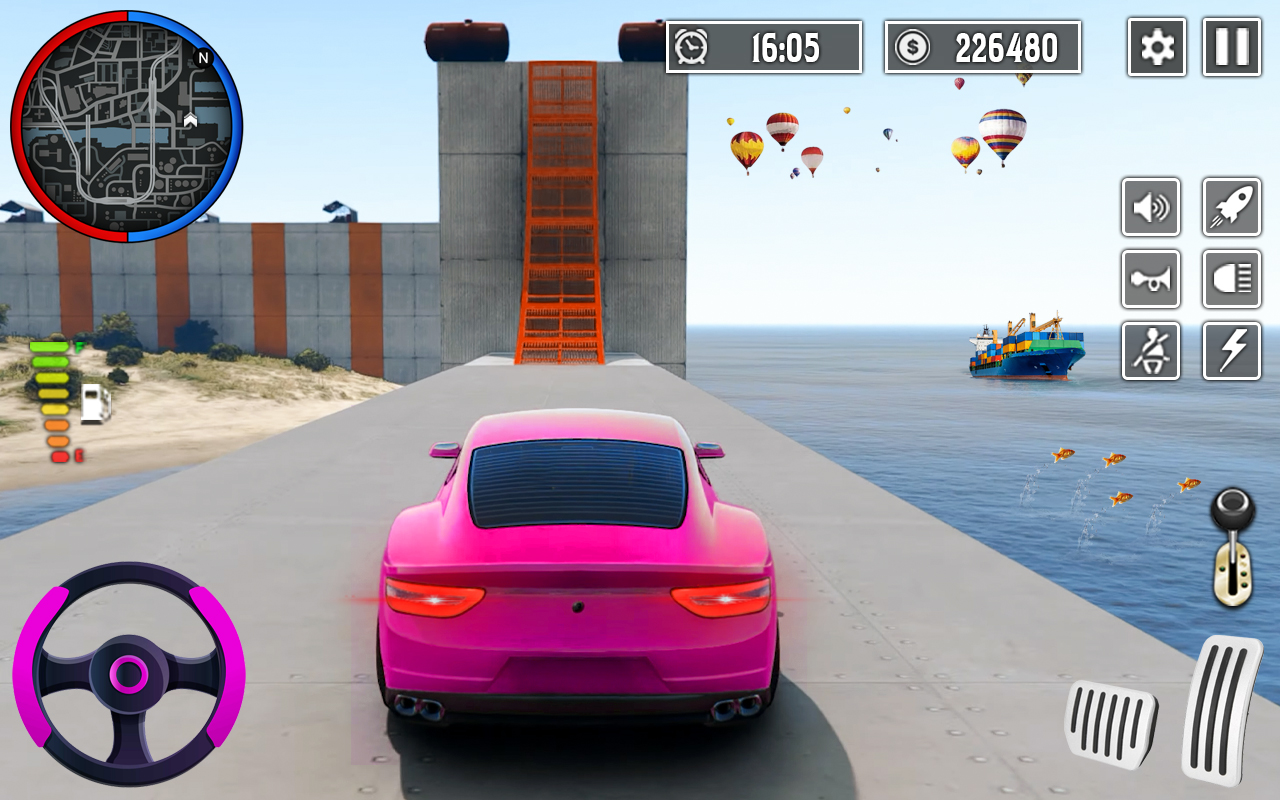The height and width of the screenshot is (800, 1280).
Task: Activate the rocket boost button
Action: pos(1231,207)
